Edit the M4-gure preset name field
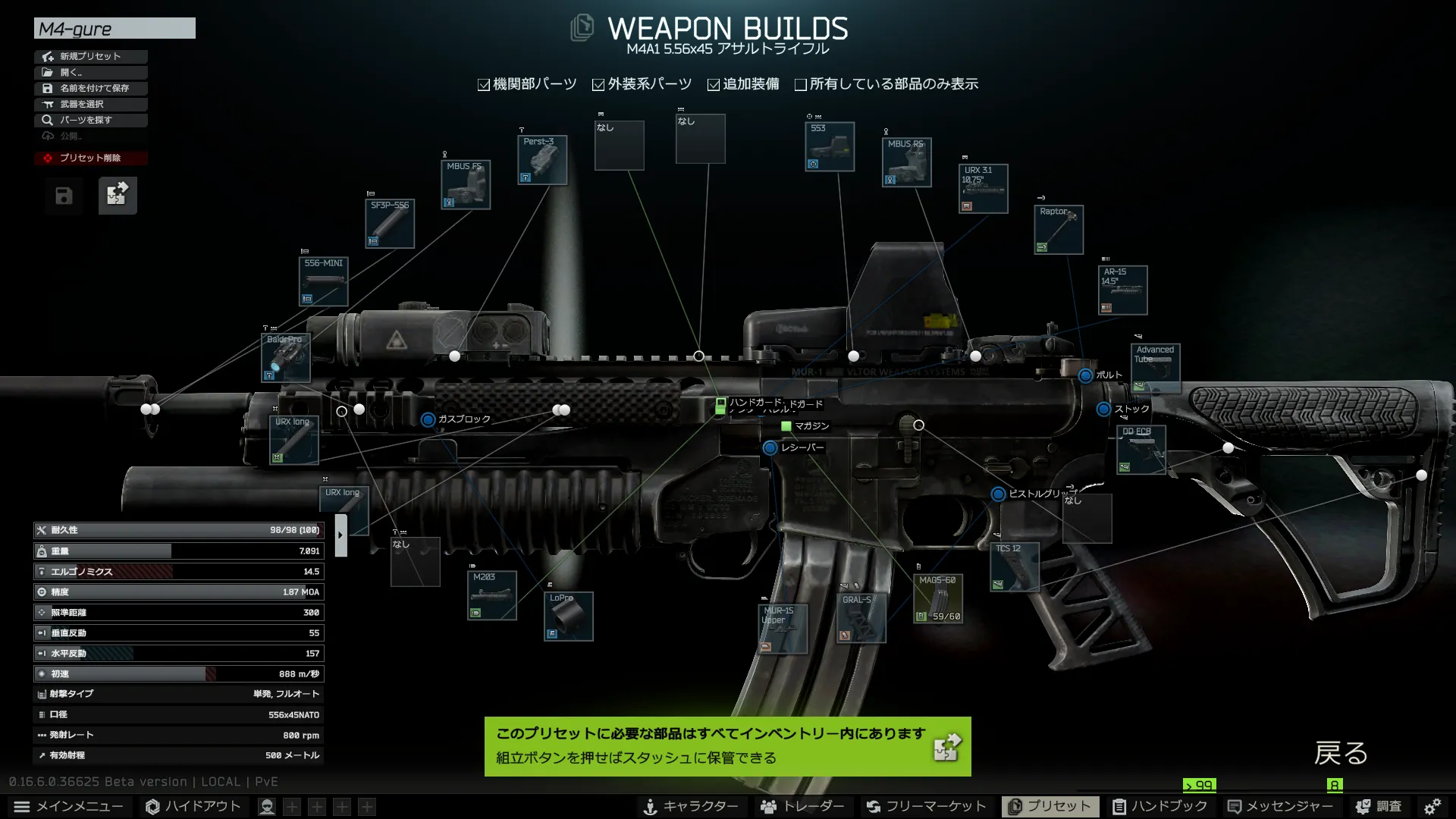The width and height of the screenshot is (1456, 819). point(115,29)
